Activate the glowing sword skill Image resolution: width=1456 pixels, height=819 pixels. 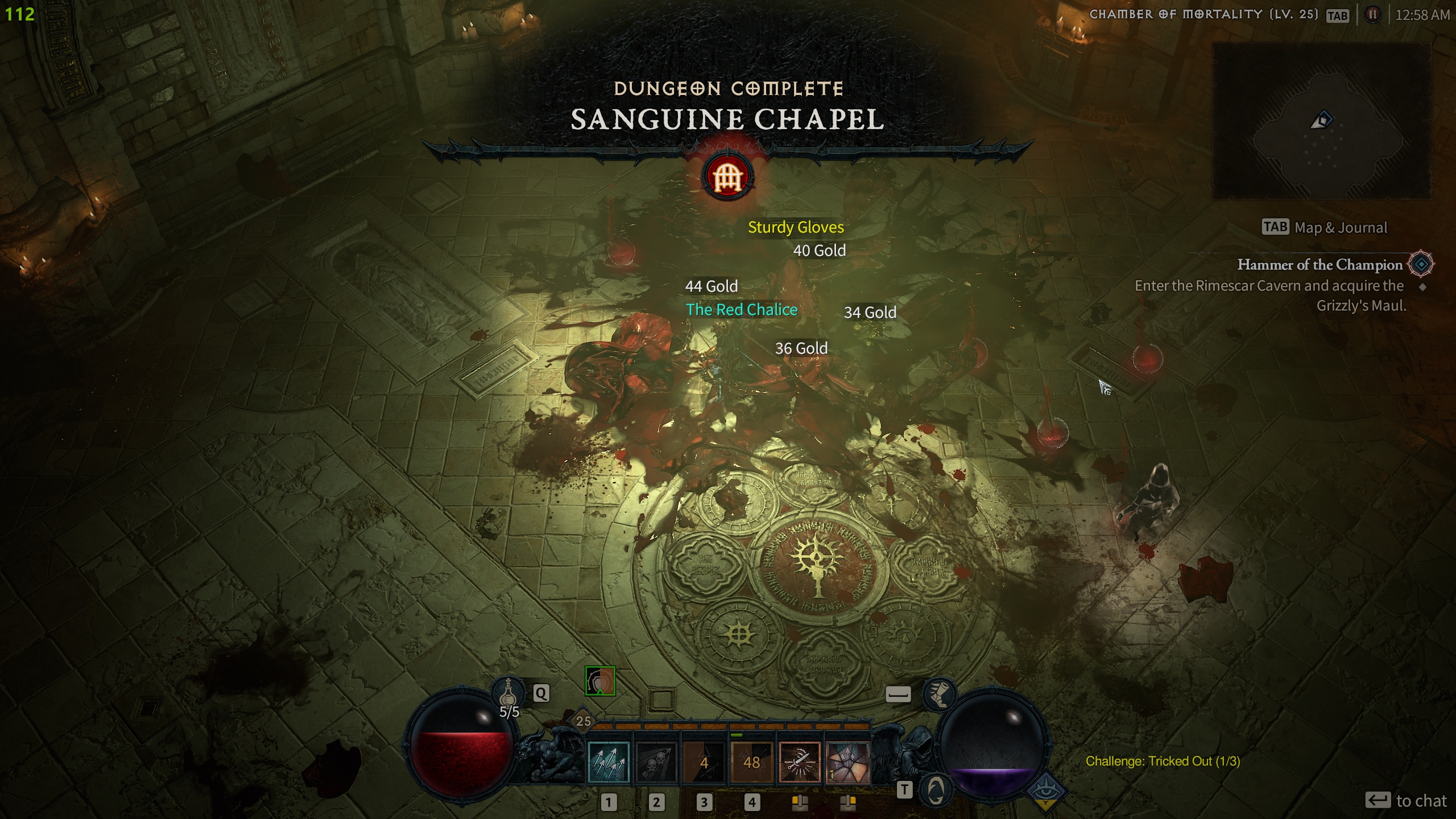(x=800, y=762)
